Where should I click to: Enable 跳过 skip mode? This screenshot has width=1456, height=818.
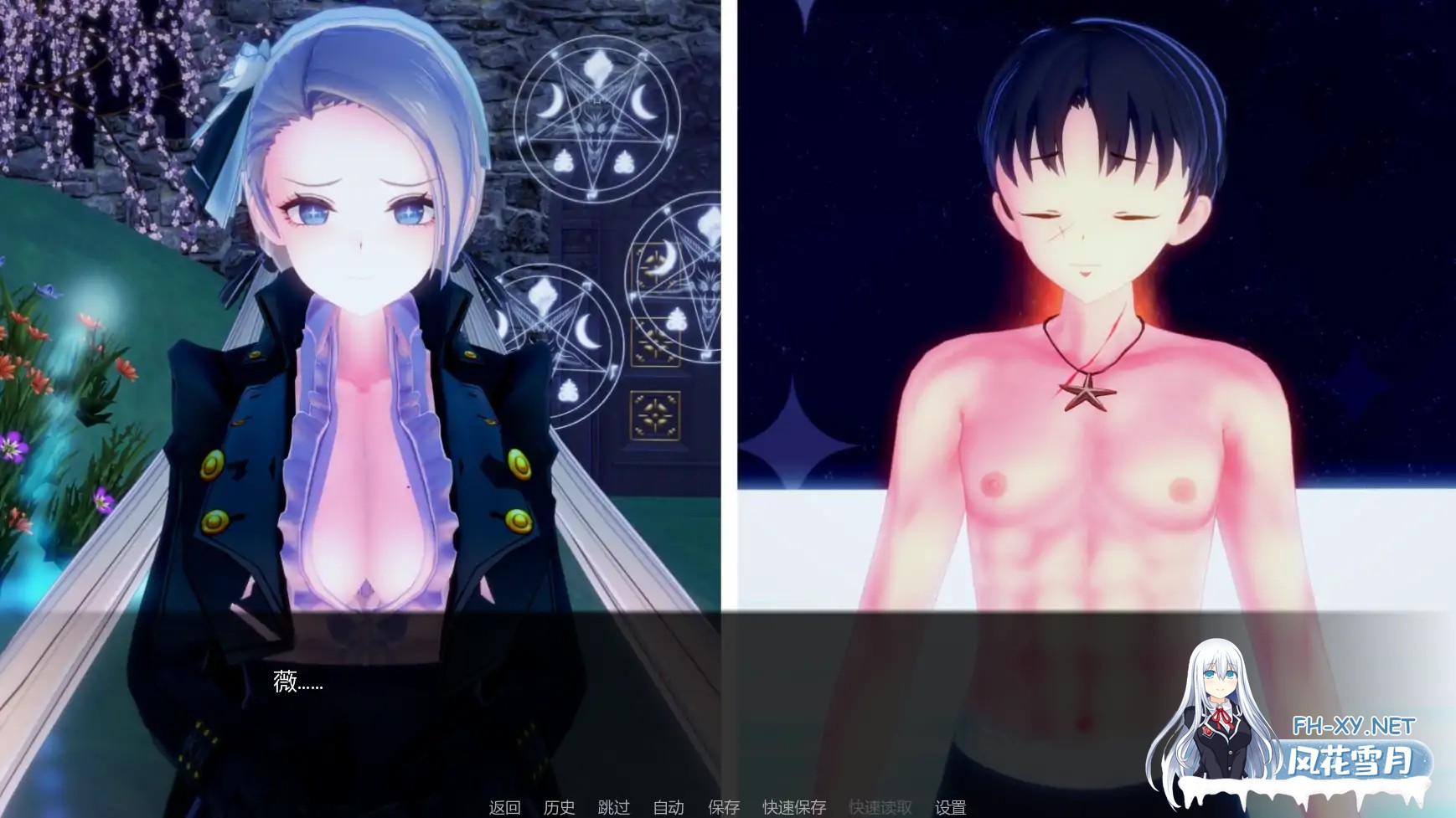614,808
